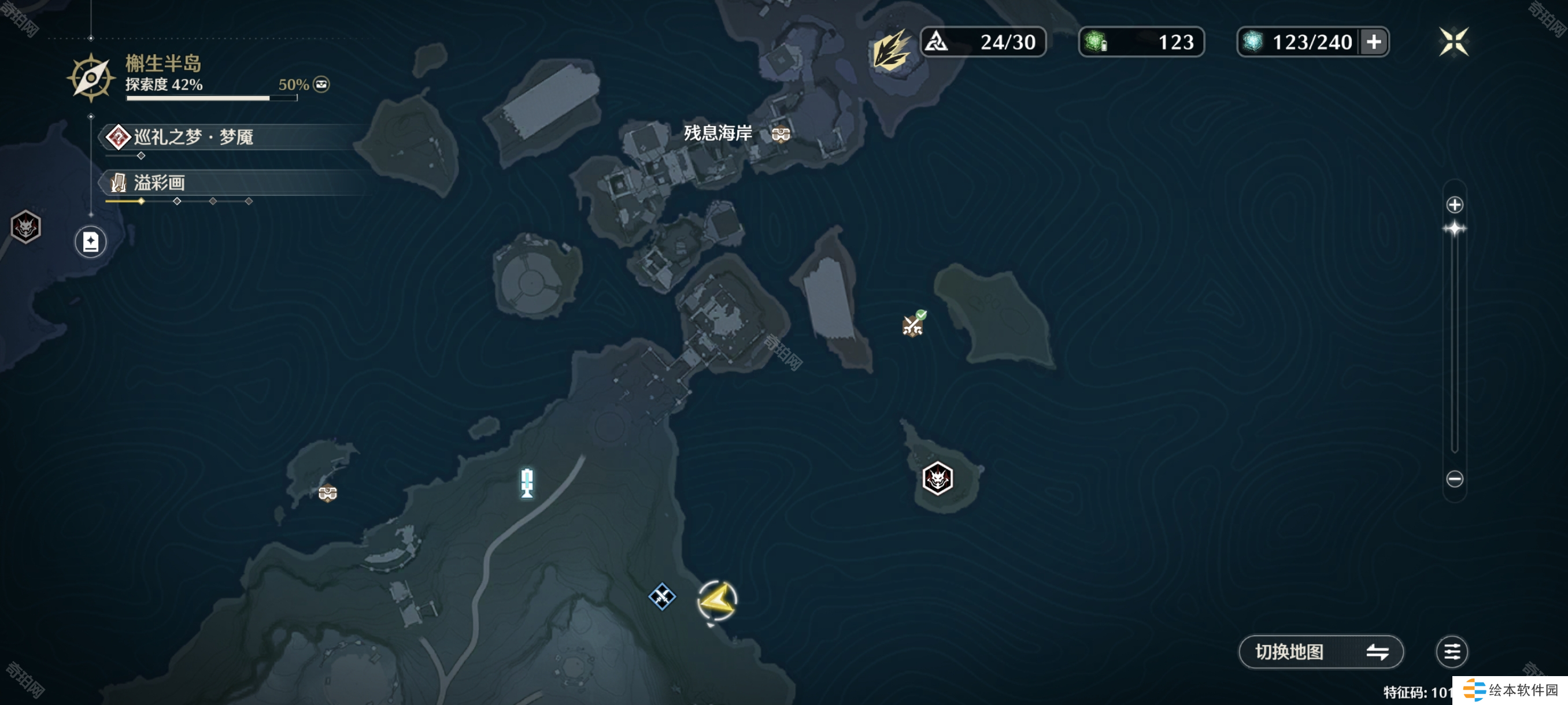Select the completed crossed-swords challenge marker

coord(912,325)
